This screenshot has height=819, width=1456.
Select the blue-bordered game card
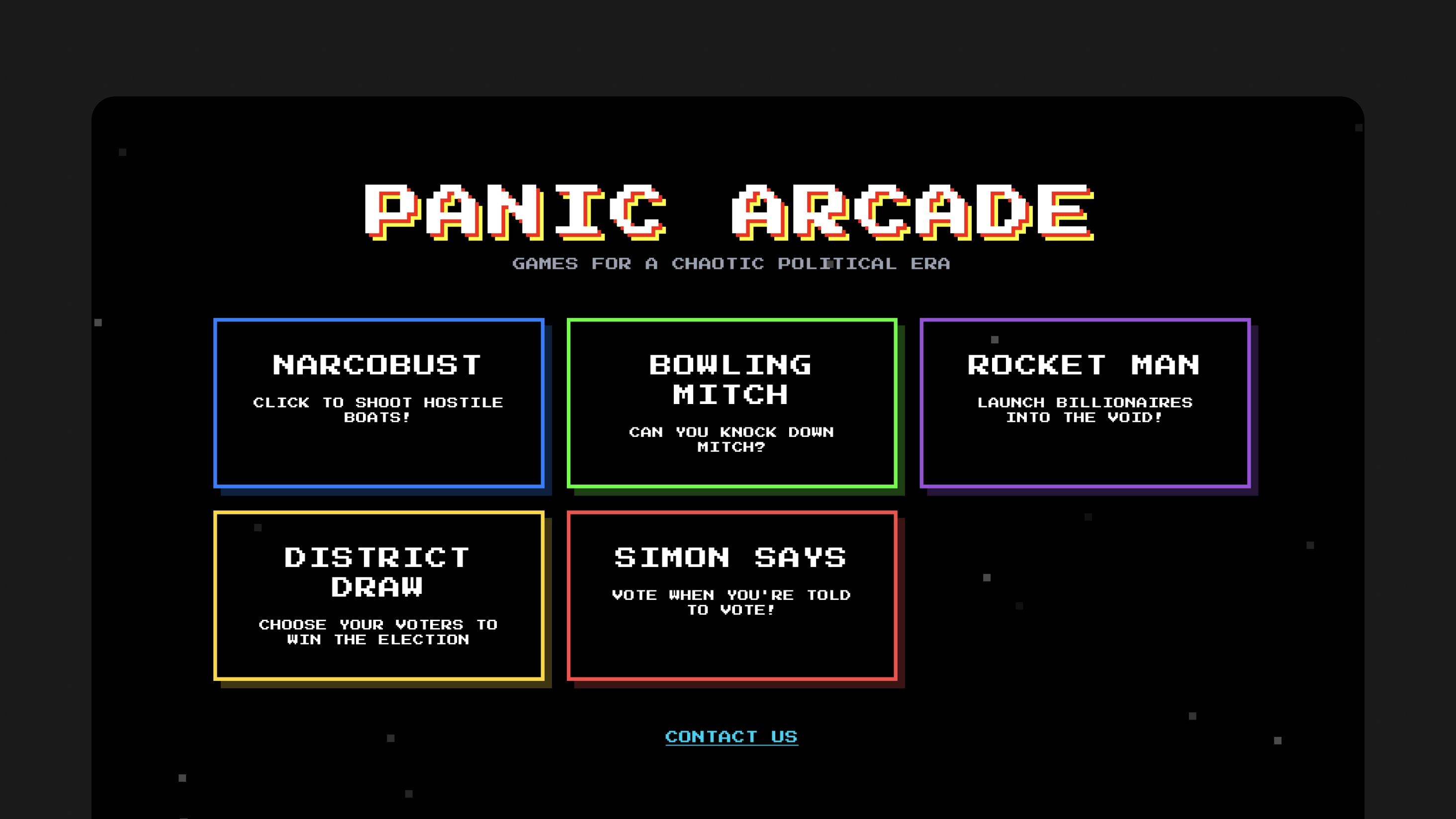pos(379,402)
